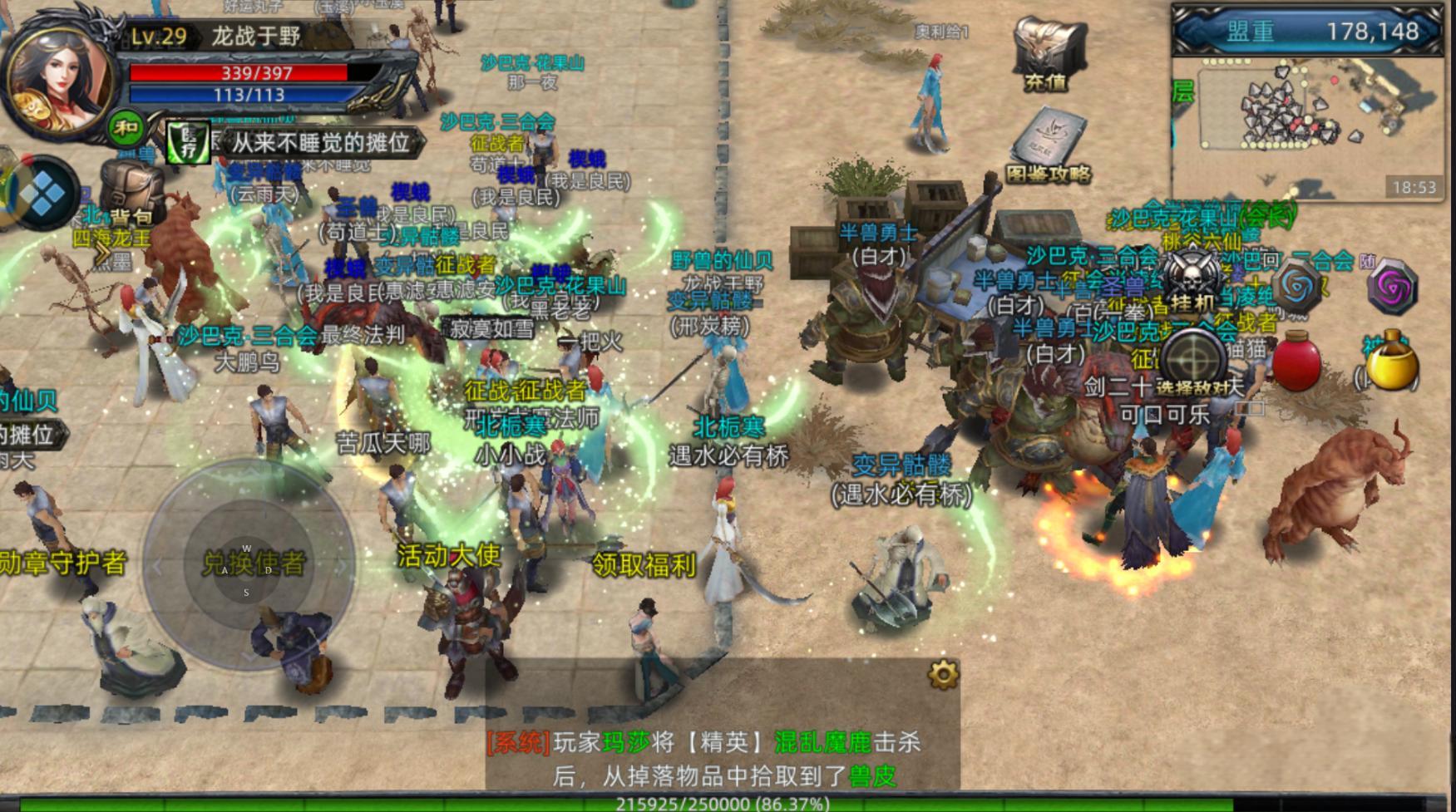
Task: Tap the virtual joystick center
Action: coord(248,566)
